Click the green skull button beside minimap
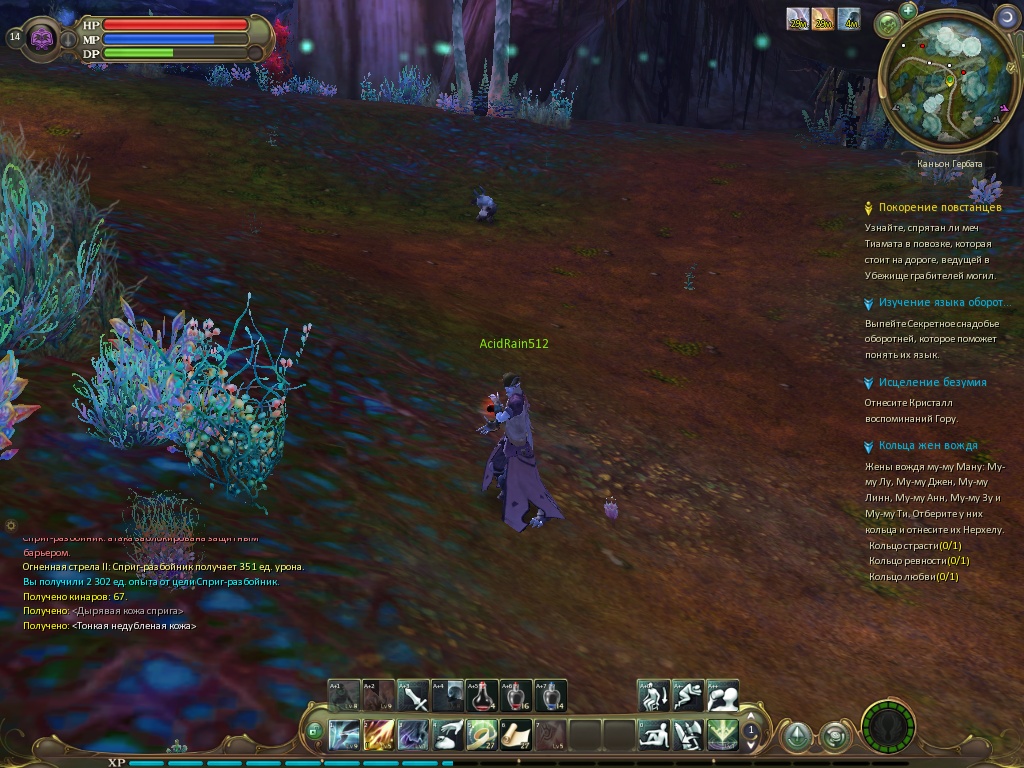 887,25
